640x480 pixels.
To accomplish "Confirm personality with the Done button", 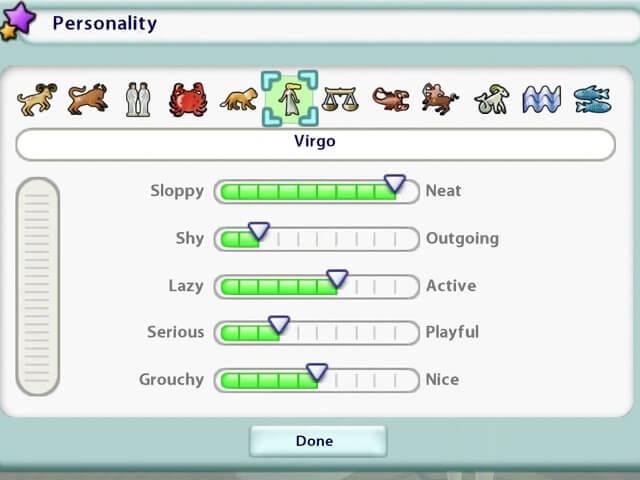I will pos(317,441).
